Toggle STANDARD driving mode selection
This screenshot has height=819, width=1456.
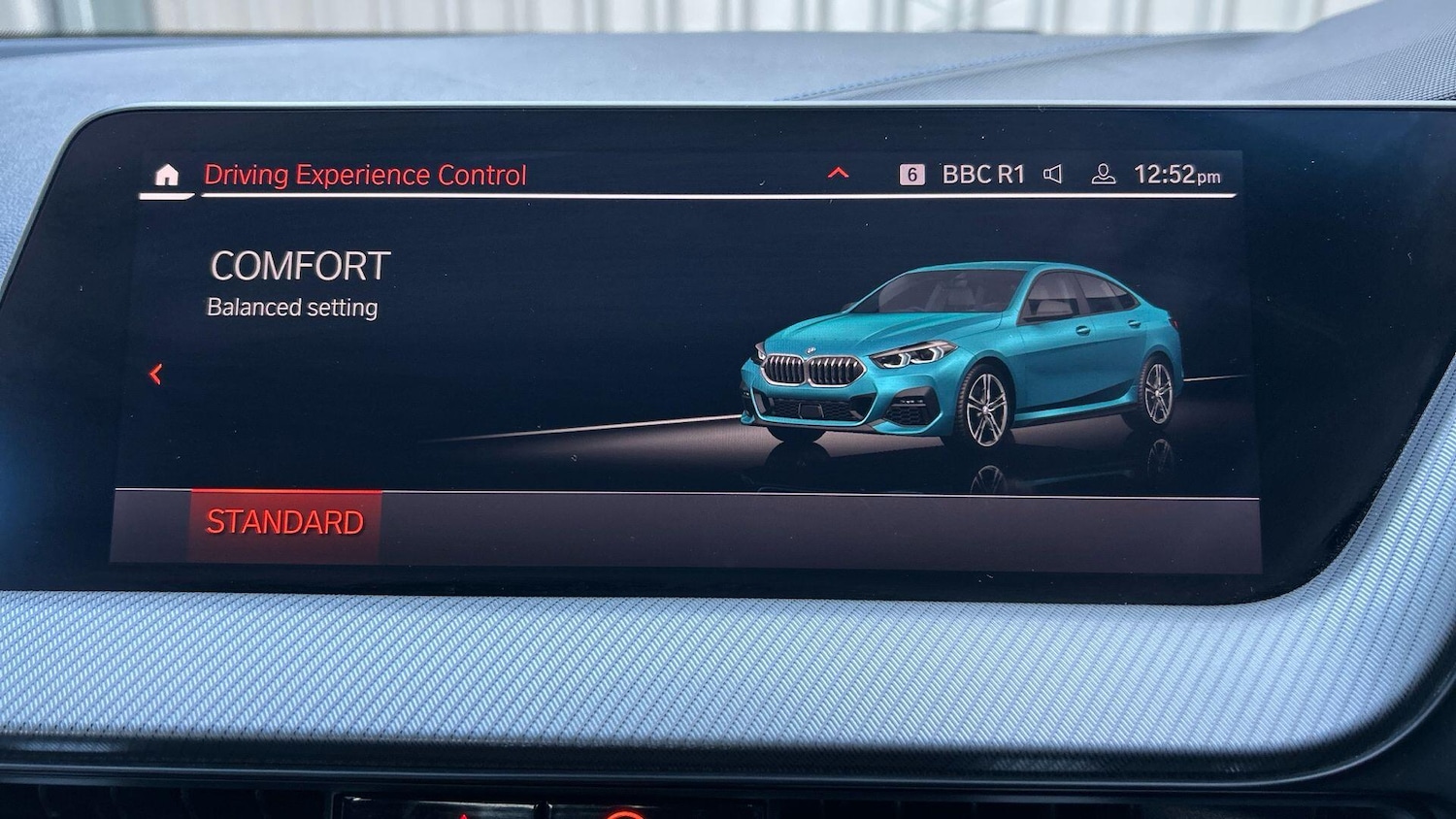pyautogui.click(x=286, y=522)
